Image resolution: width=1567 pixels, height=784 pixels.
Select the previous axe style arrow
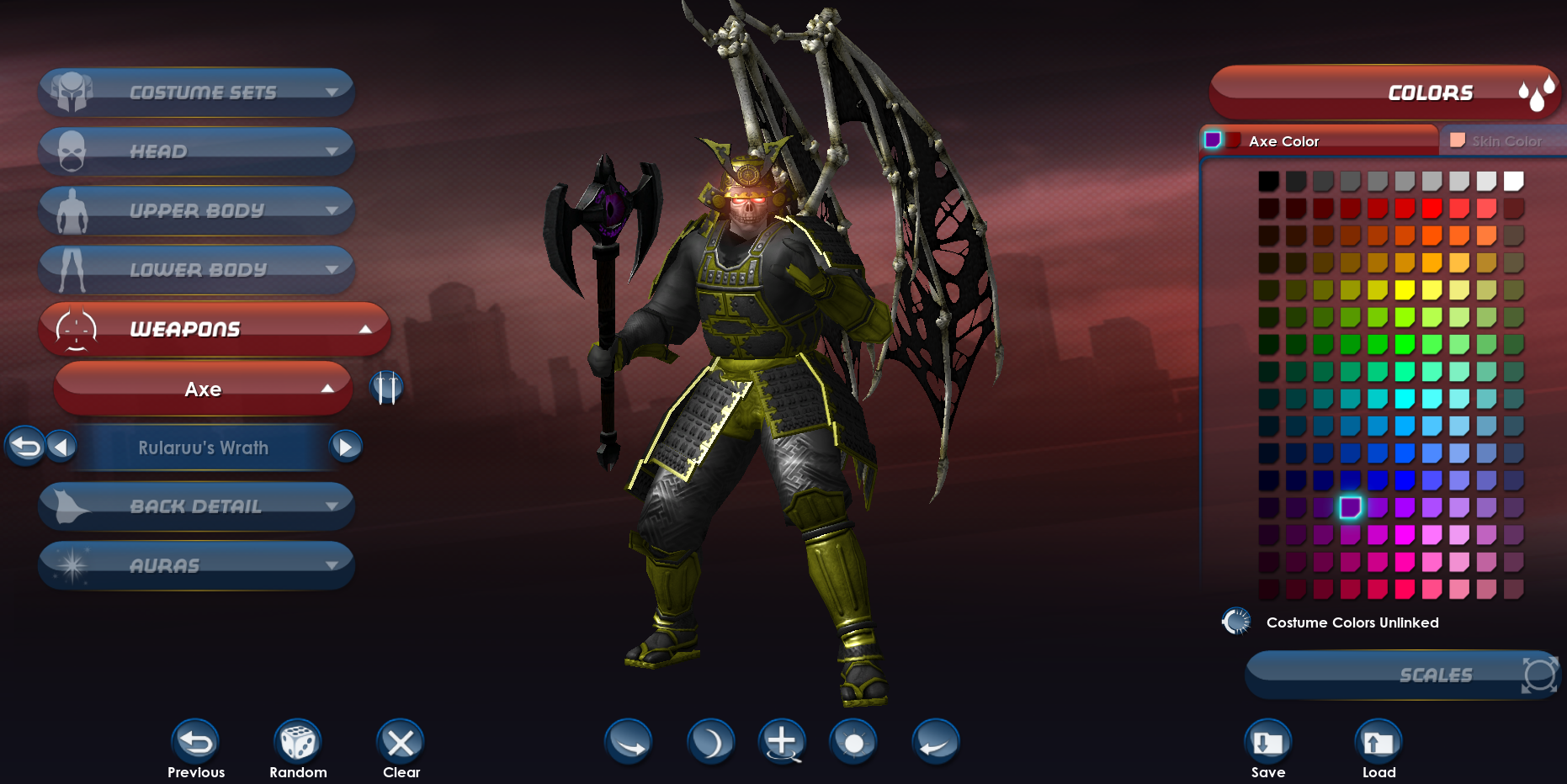[x=61, y=447]
